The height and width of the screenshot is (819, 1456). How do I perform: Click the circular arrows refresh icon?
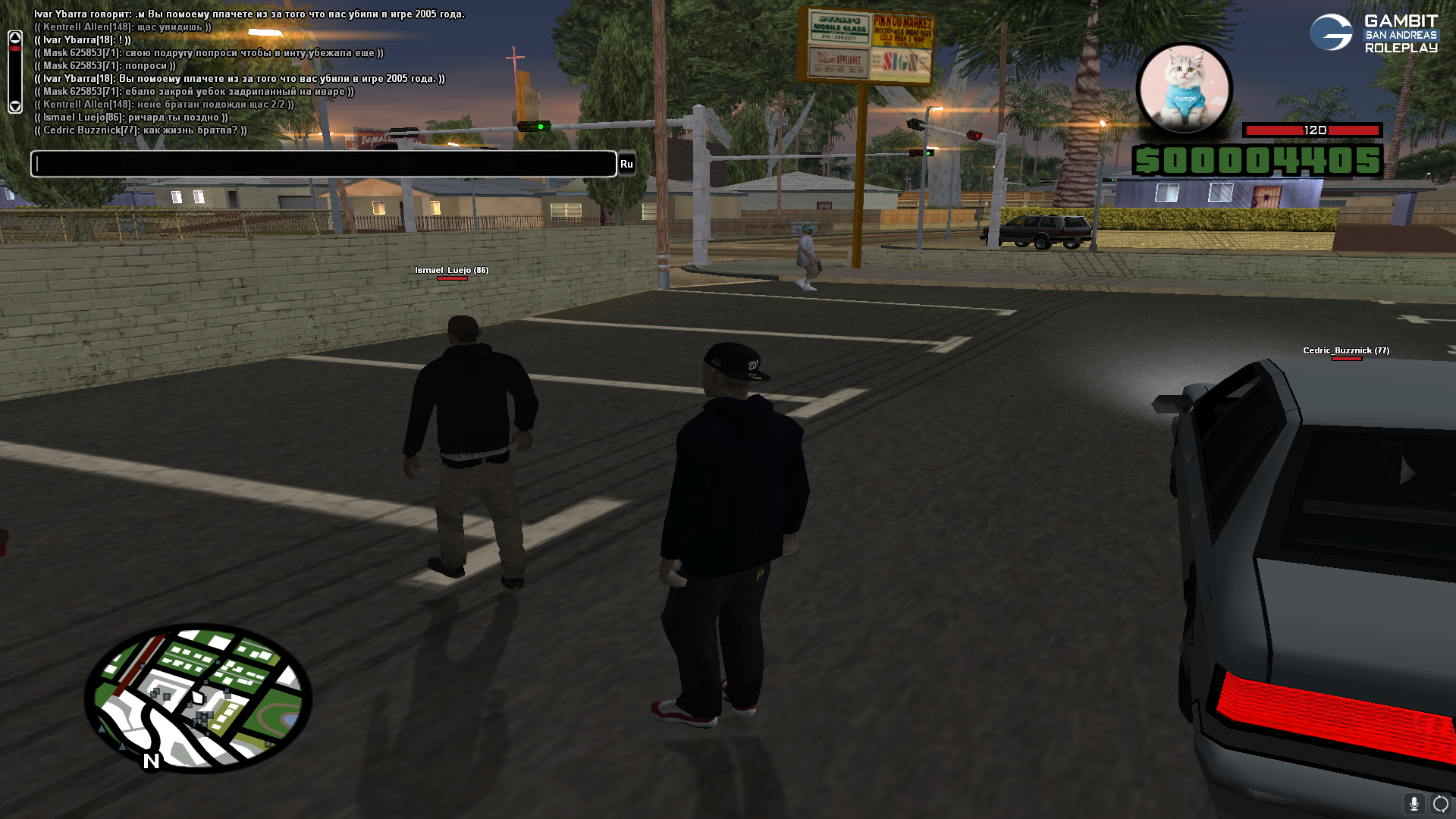pyautogui.click(x=1441, y=803)
